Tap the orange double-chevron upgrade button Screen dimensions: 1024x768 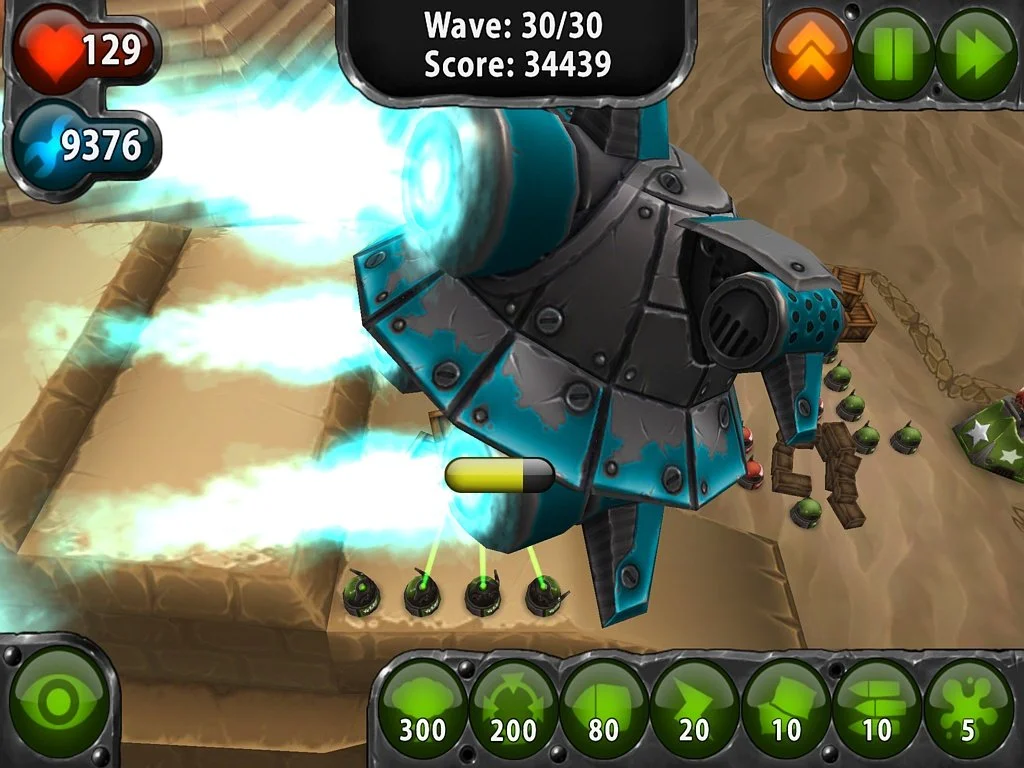[811, 53]
